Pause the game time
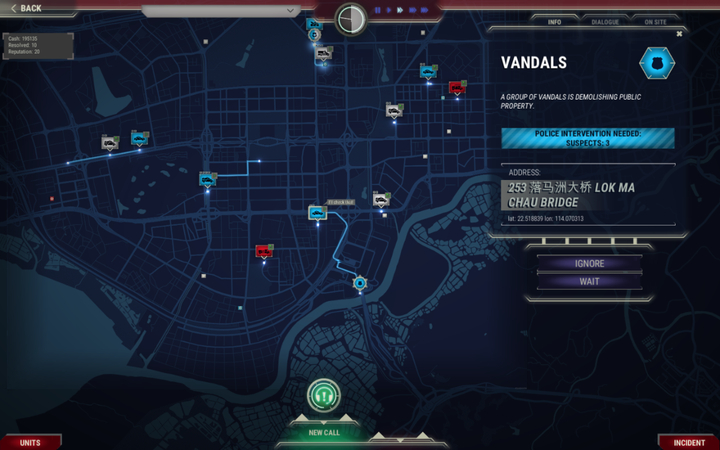This screenshot has width=720, height=450. tap(378, 10)
